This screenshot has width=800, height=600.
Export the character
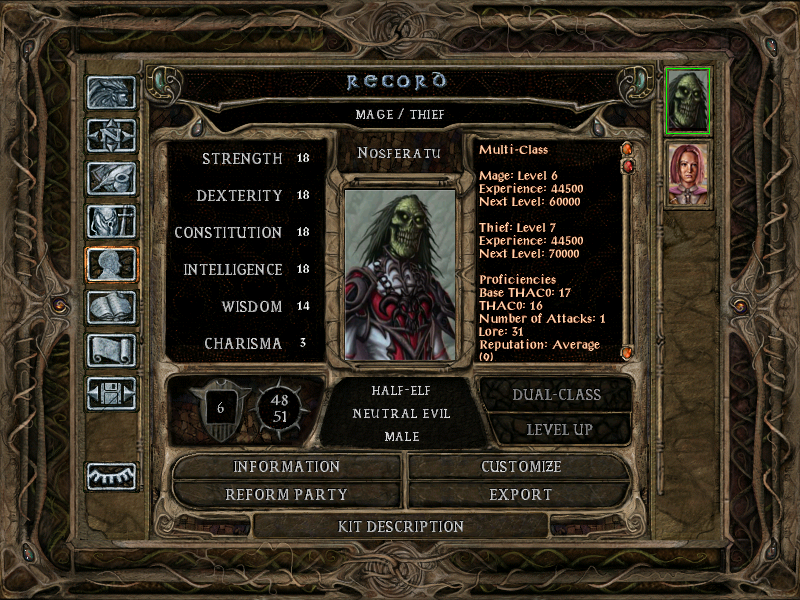(x=521, y=495)
